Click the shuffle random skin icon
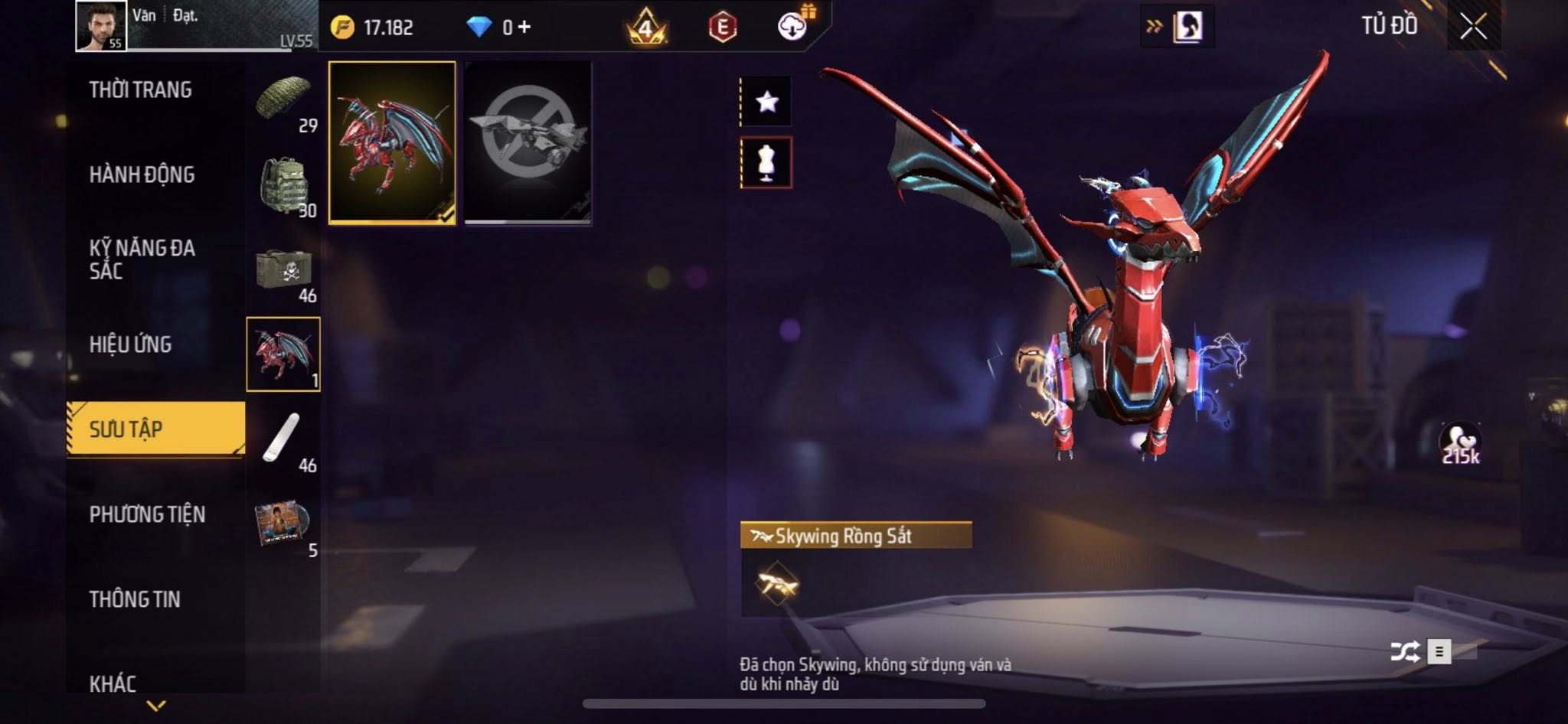Image resolution: width=1568 pixels, height=724 pixels. (1405, 651)
